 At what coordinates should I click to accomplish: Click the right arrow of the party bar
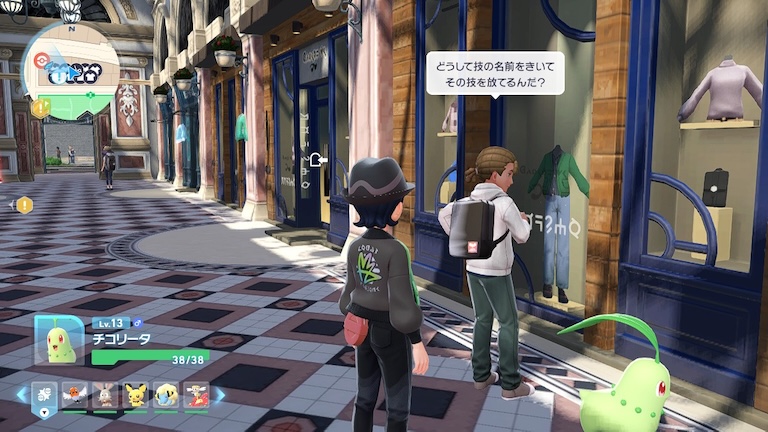click(x=221, y=395)
